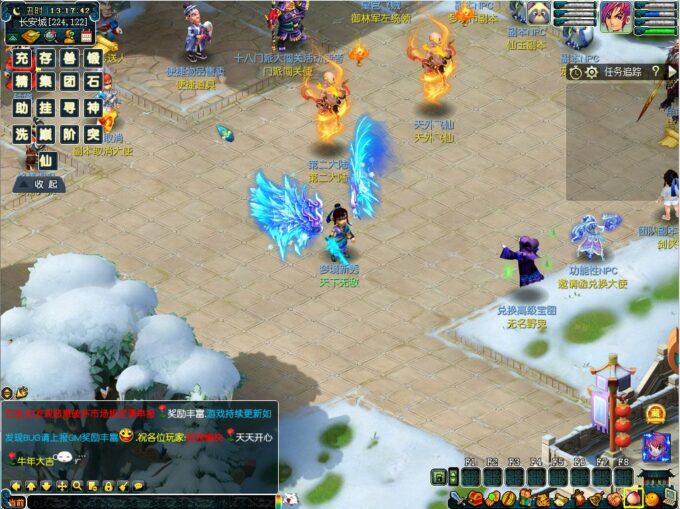The image size is (680, 509).
Task: Open the computer system icon
Action: point(667,498)
